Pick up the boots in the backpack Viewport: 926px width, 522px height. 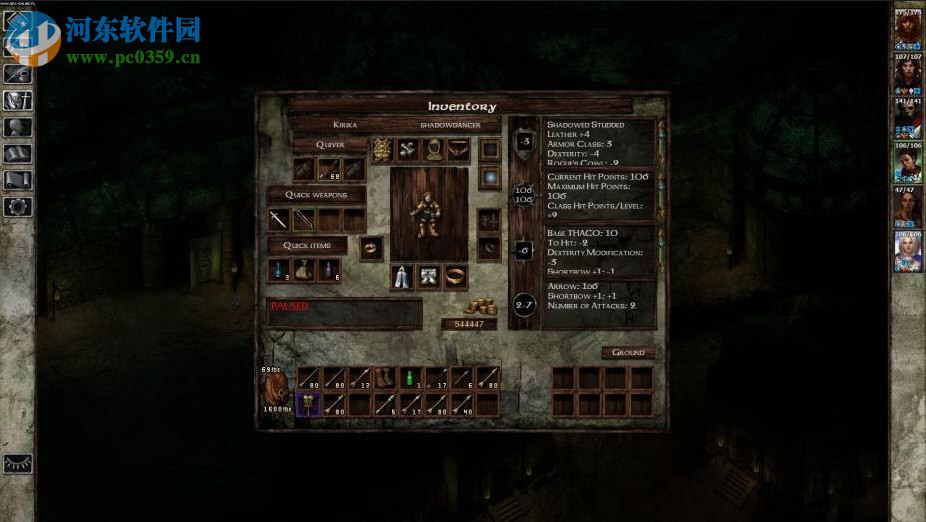[385, 379]
